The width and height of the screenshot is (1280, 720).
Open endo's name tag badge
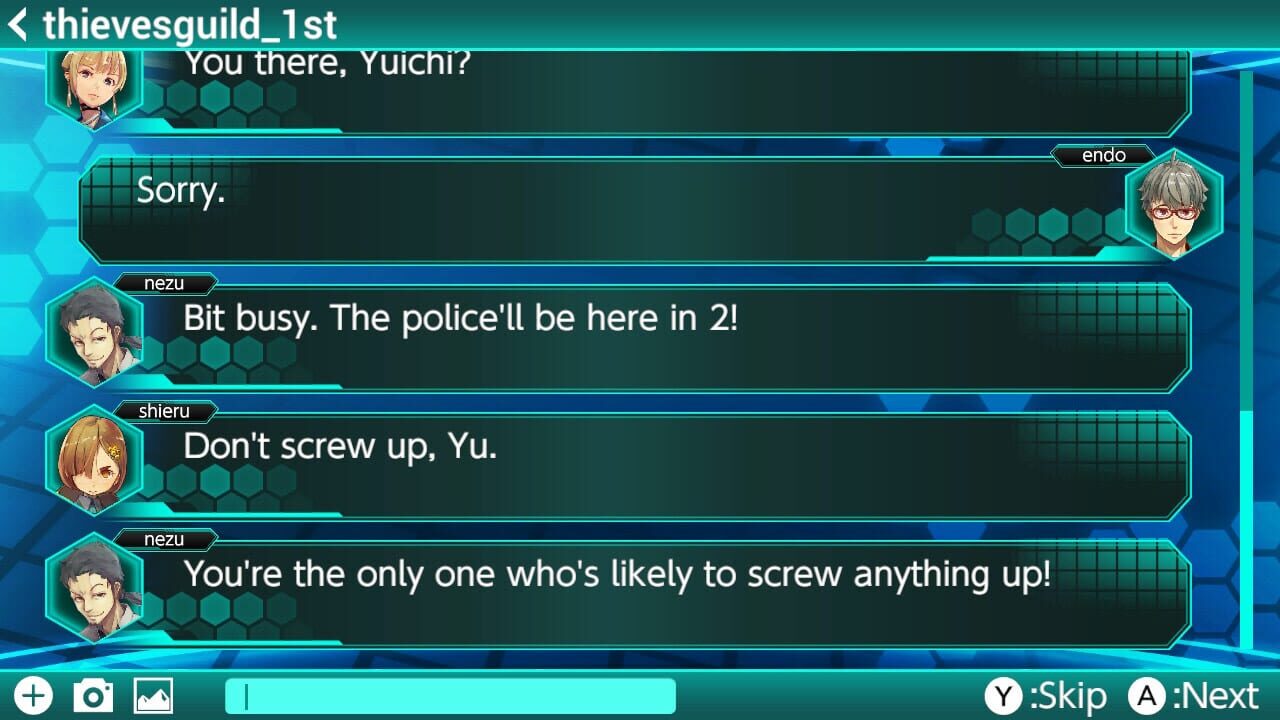coord(1104,155)
